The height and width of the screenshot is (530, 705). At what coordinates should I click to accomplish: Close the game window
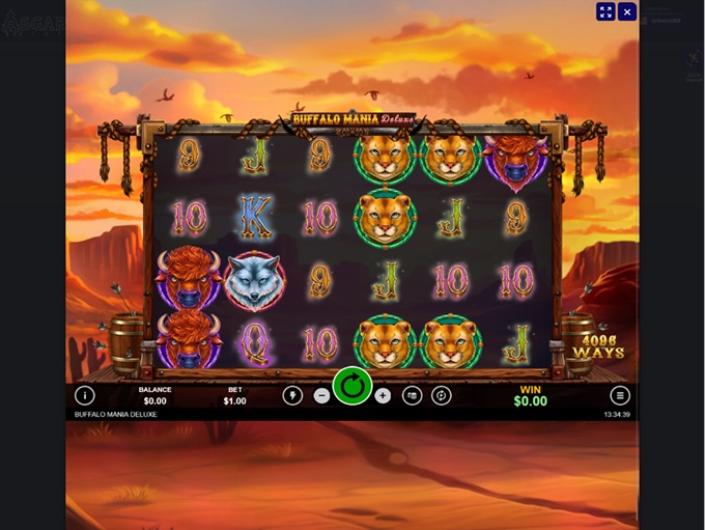[627, 12]
